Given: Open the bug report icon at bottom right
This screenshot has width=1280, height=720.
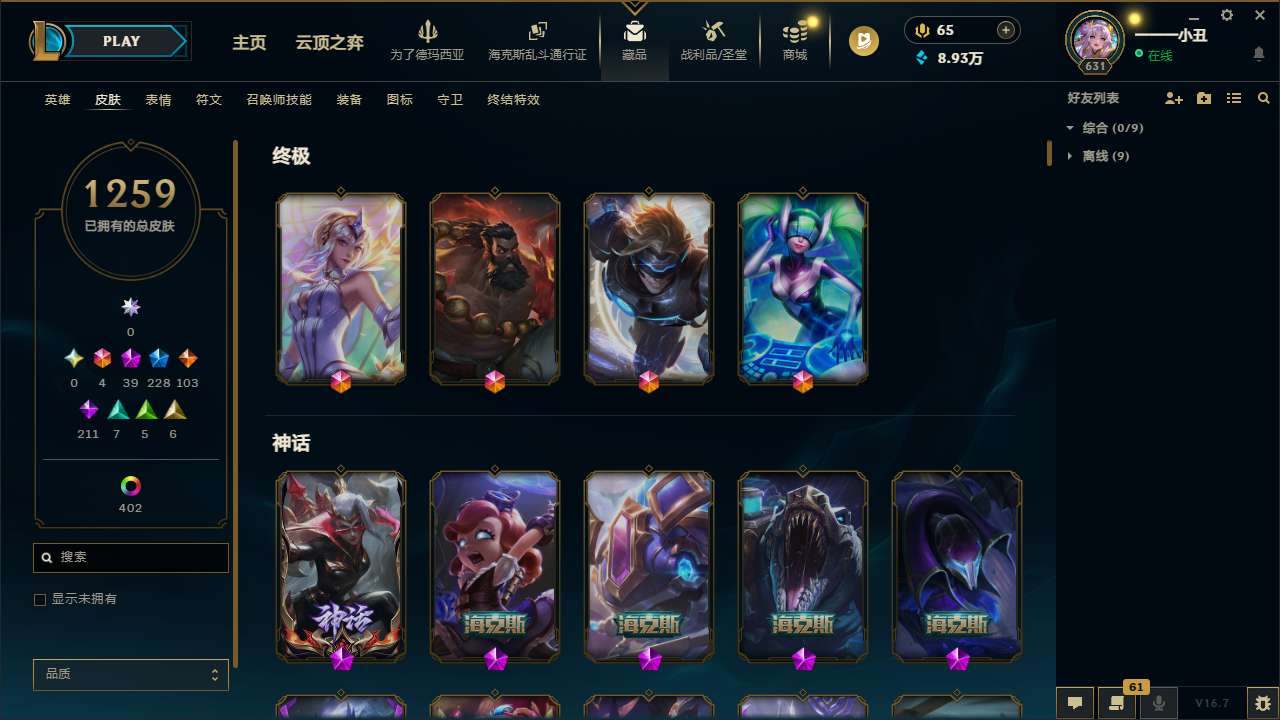Looking at the screenshot, I should pos(1262,703).
